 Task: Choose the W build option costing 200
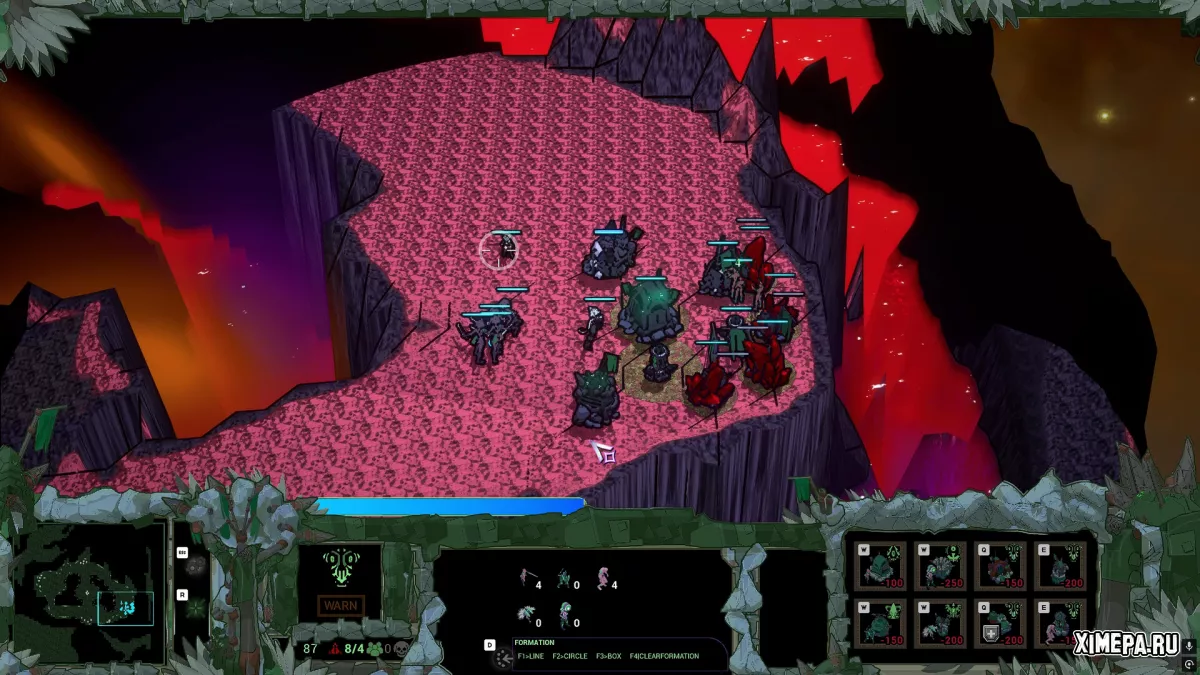coord(941,624)
